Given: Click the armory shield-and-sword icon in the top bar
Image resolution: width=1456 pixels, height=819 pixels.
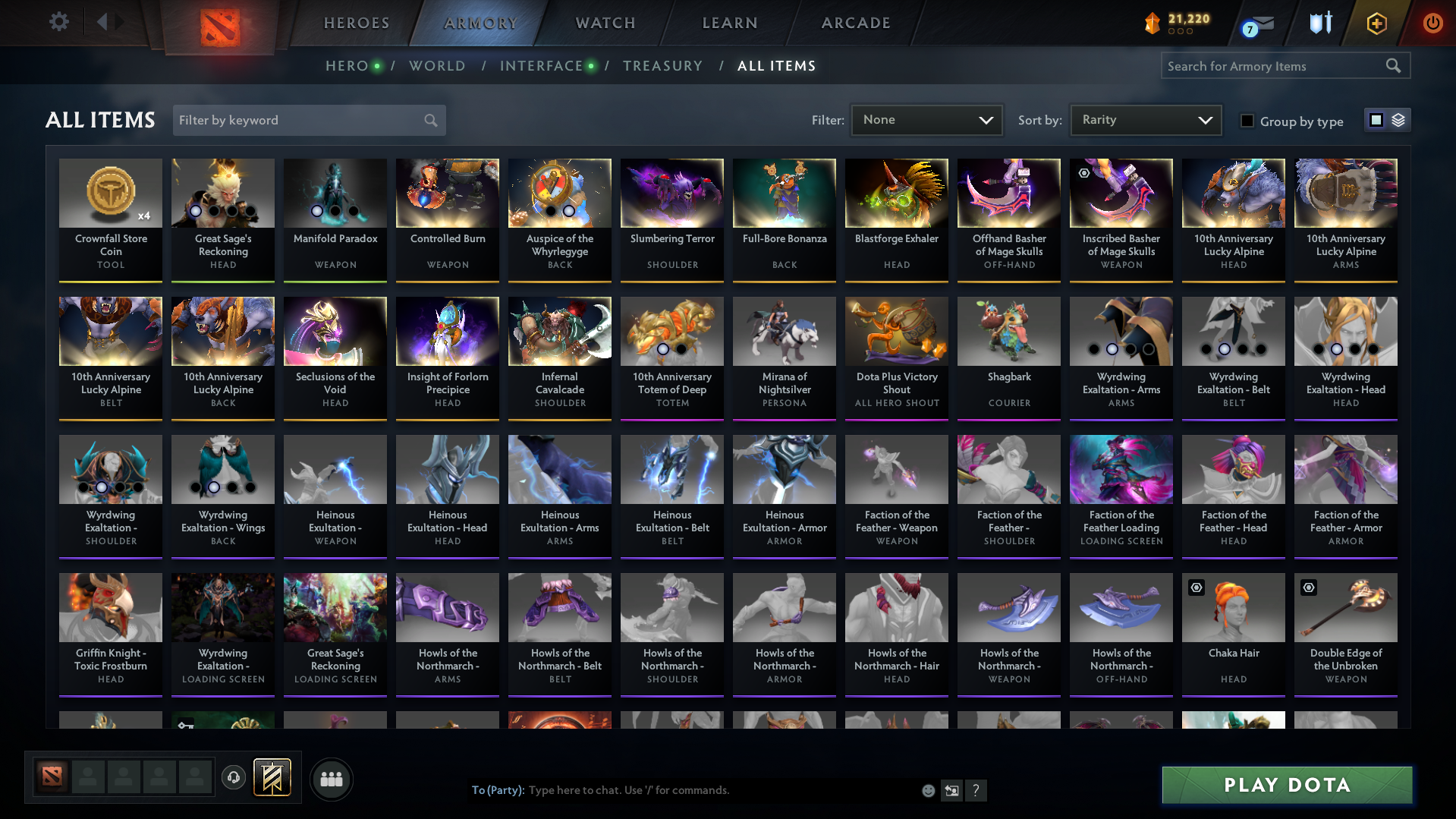Looking at the screenshot, I should tap(1320, 23).
